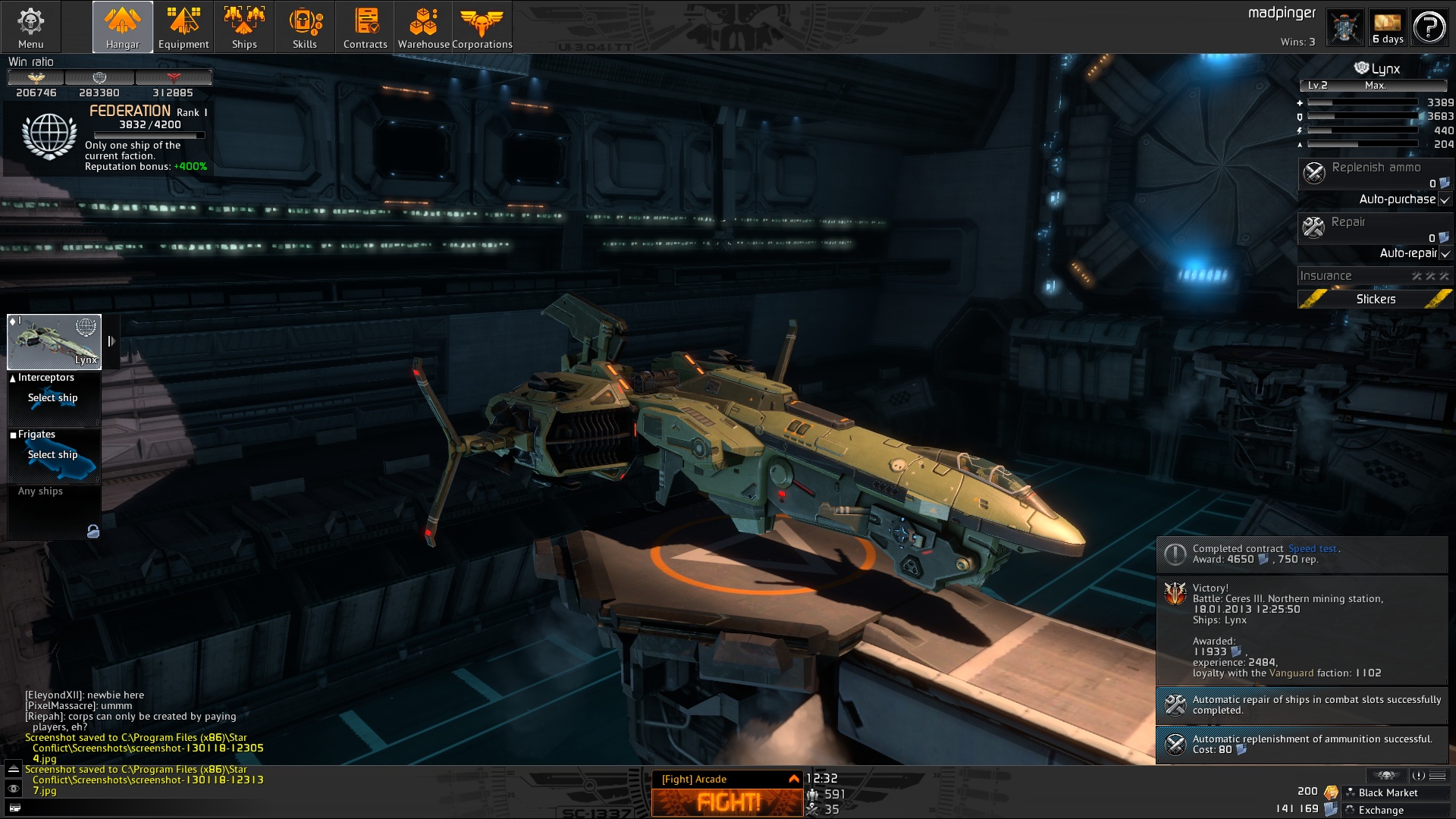Select the Lynx ship slot
1456x819 pixels.
[x=54, y=341]
